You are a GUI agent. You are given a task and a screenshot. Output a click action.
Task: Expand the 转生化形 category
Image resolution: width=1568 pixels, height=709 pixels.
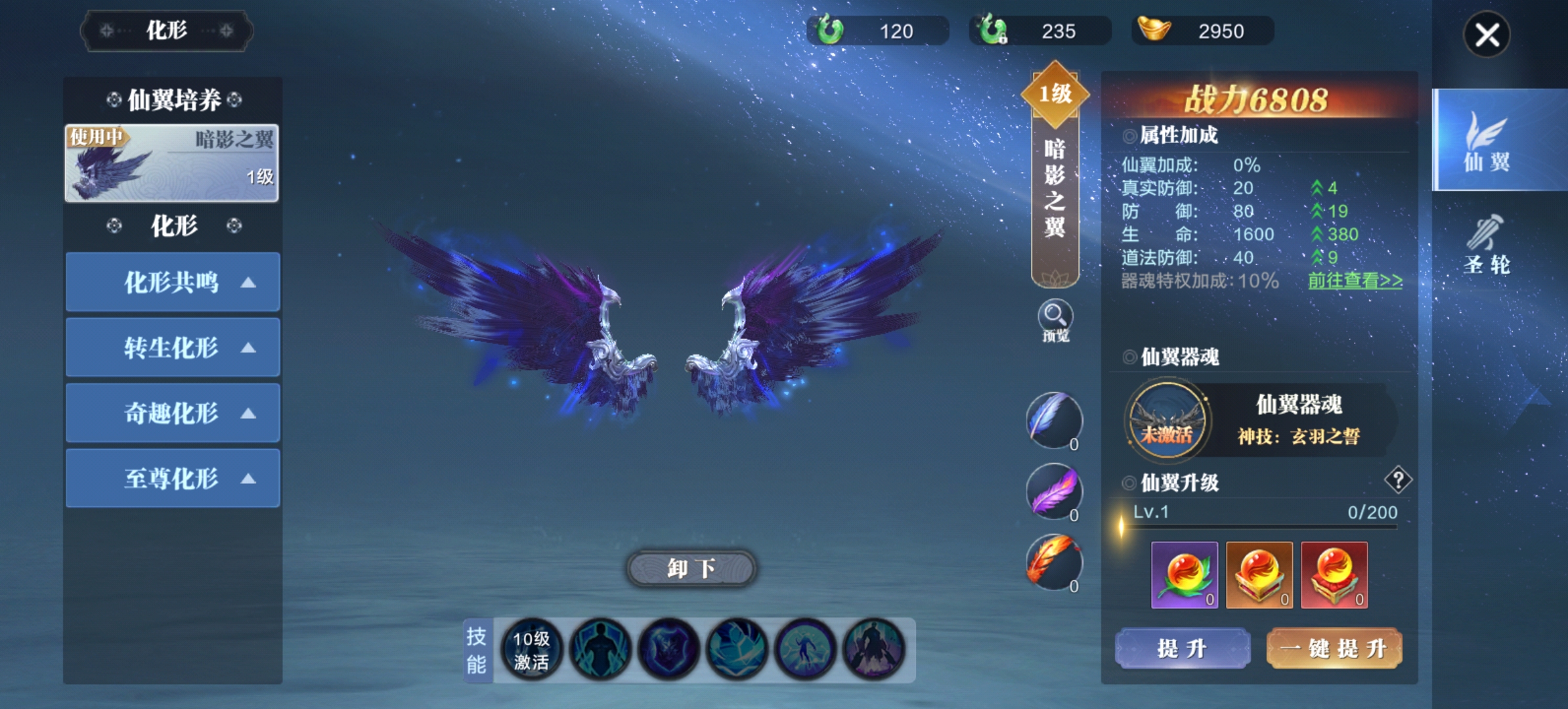point(173,348)
